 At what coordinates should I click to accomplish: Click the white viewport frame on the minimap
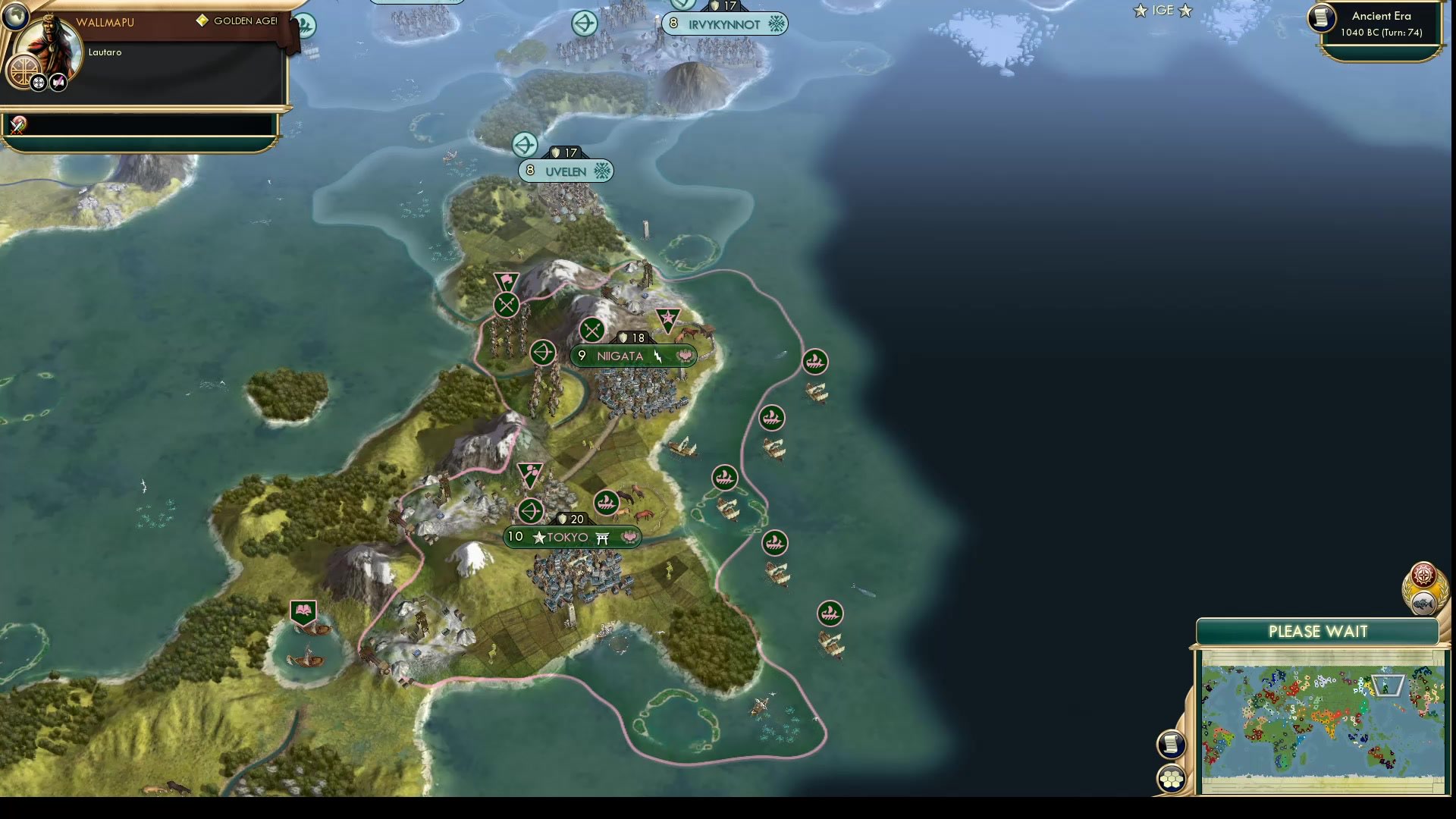(x=1389, y=684)
